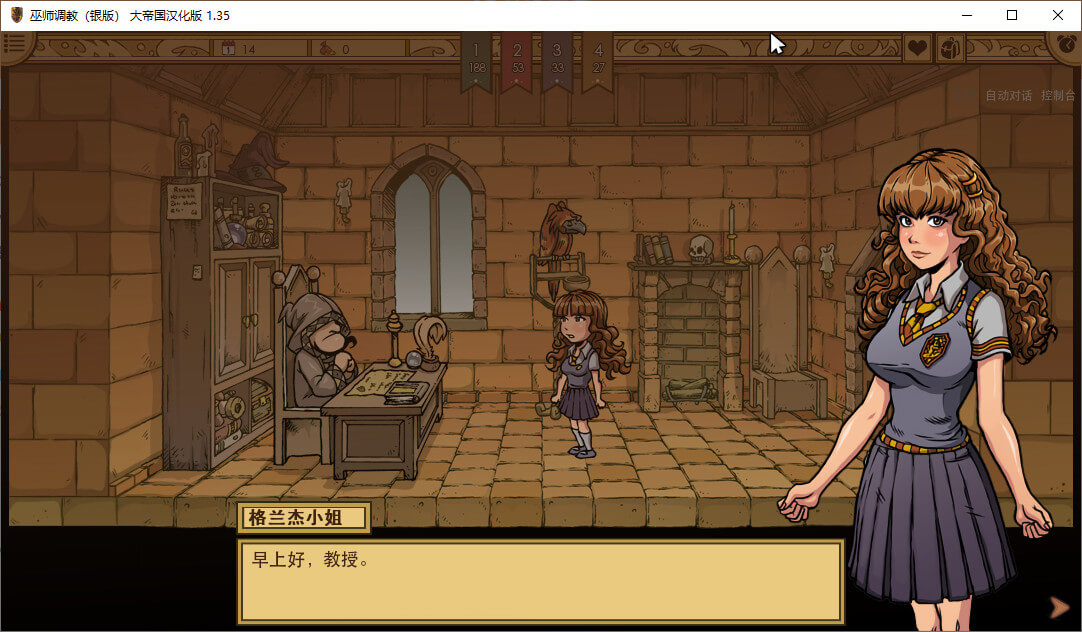
Task: Toggle 自动对话 auto dialogue
Action: (x=1008, y=96)
